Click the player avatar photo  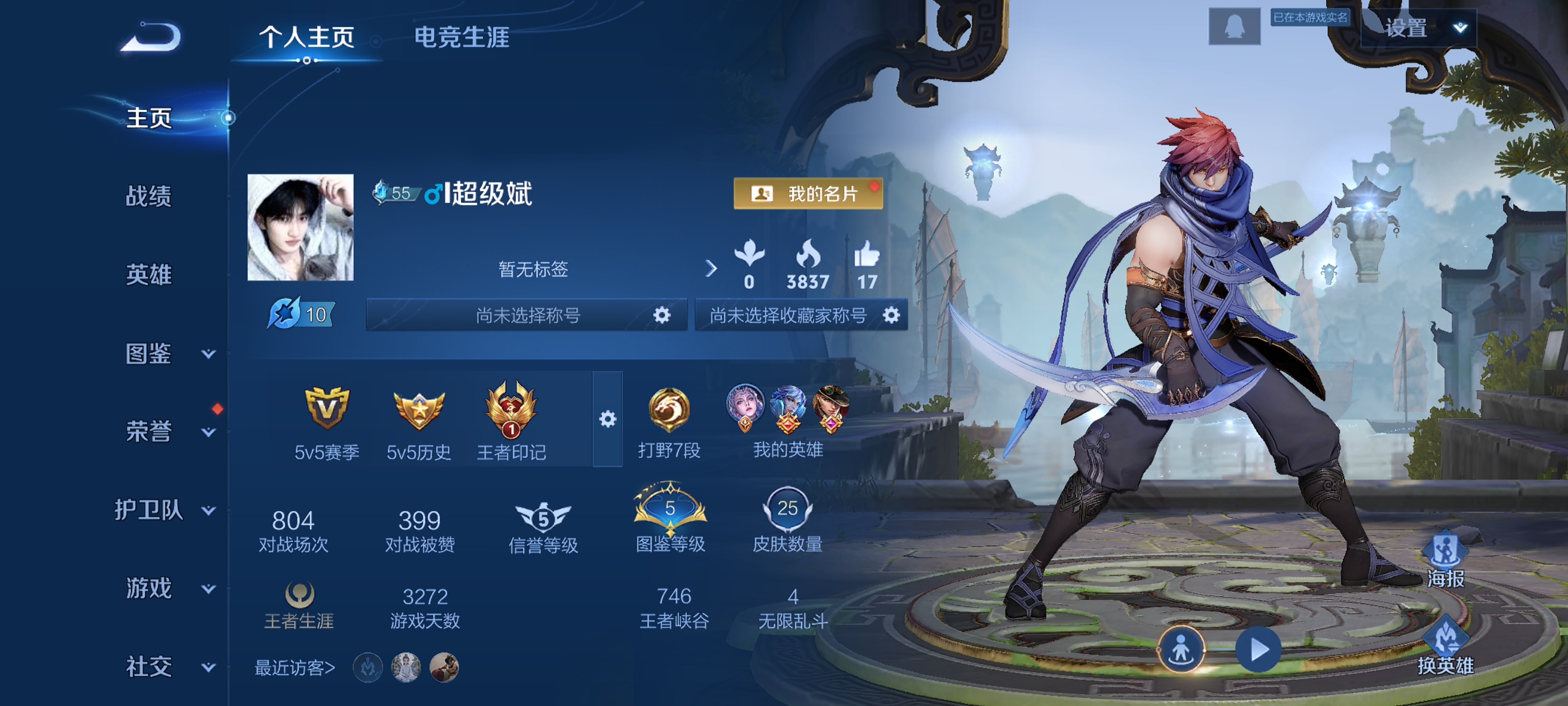point(300,227)
